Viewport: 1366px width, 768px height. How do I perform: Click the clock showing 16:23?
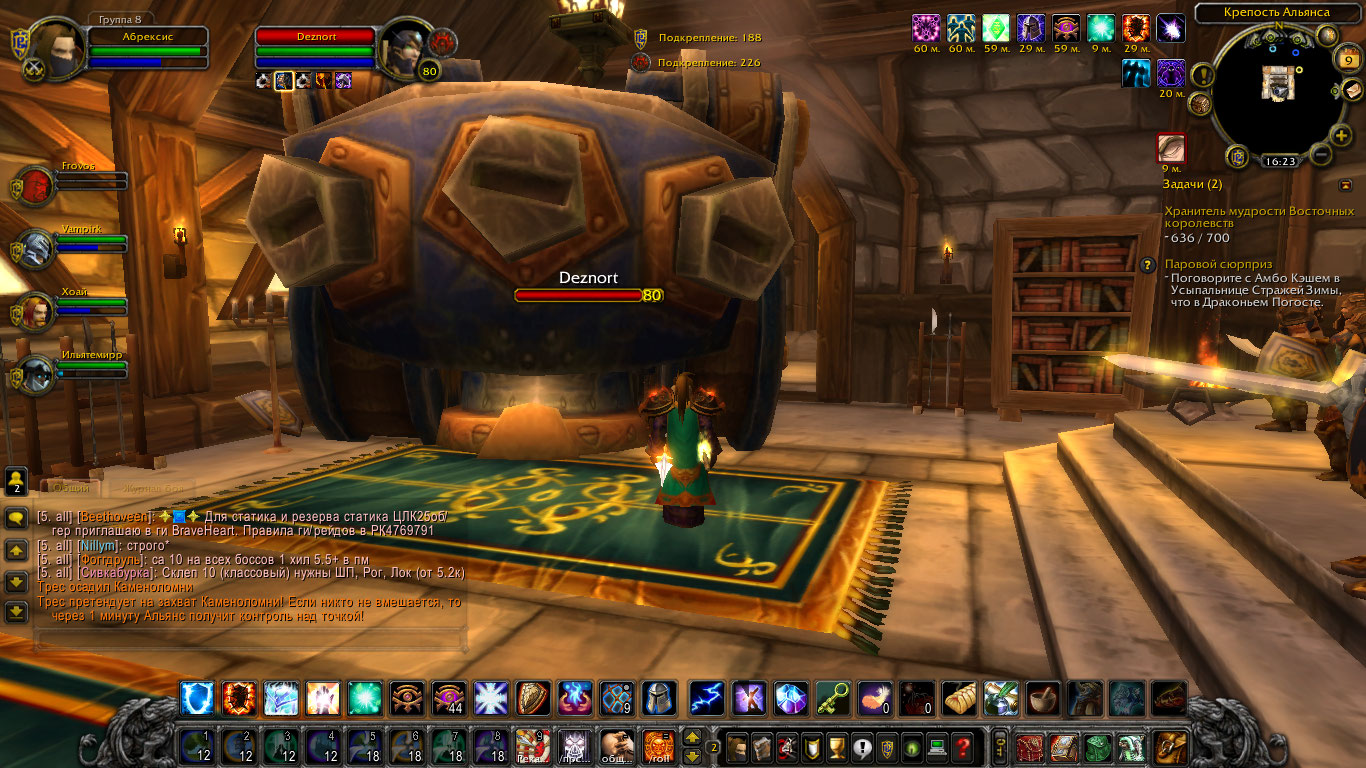pos(1279,160)
